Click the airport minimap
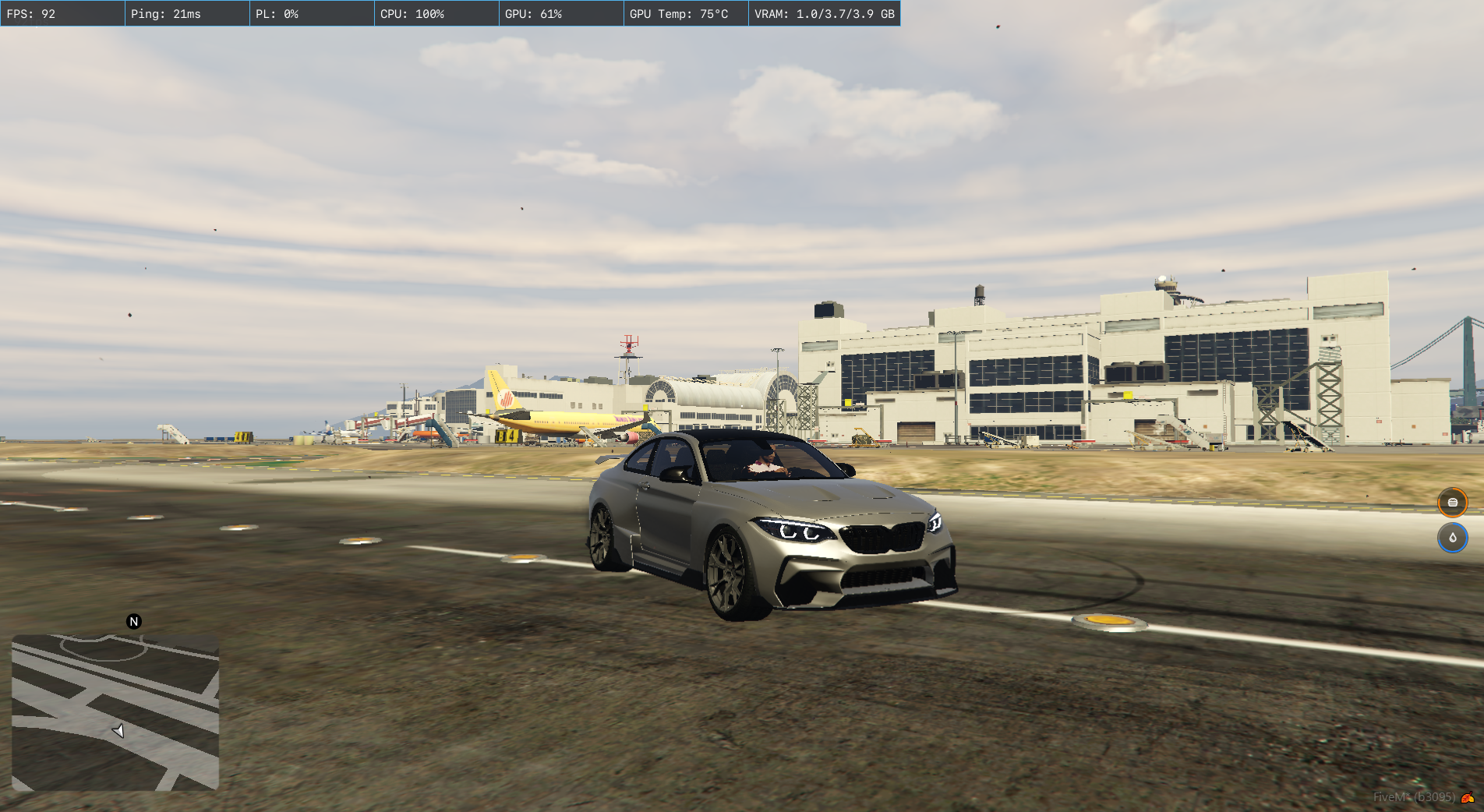Screen dimensions: 1484x812 pyautogui.click(x=115, y=712)
